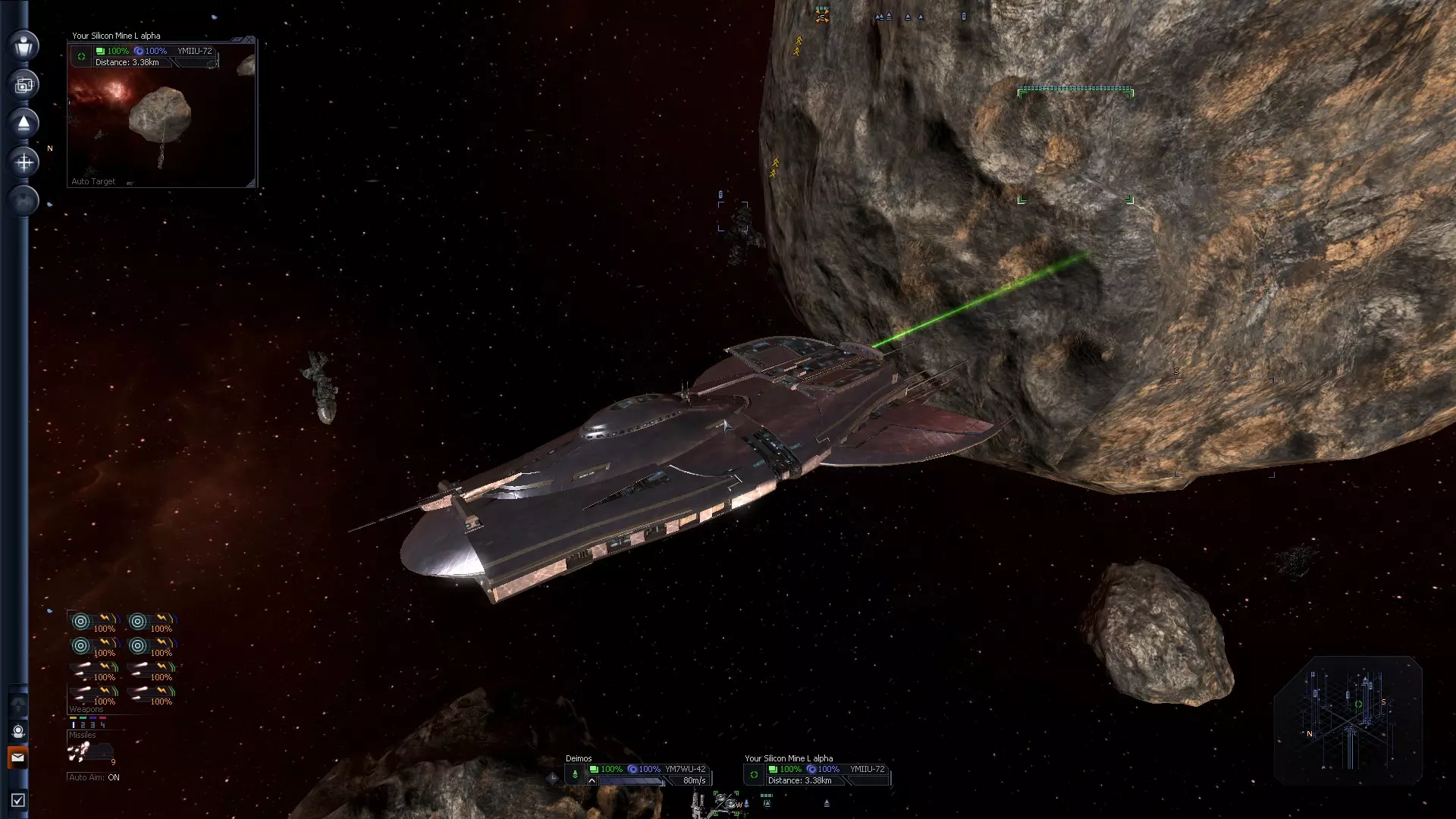Viewport: 1456px width, 819px height.
Task: Click the Silicon Mine target icon in bottom bar
Action: [x=754, y=774]
